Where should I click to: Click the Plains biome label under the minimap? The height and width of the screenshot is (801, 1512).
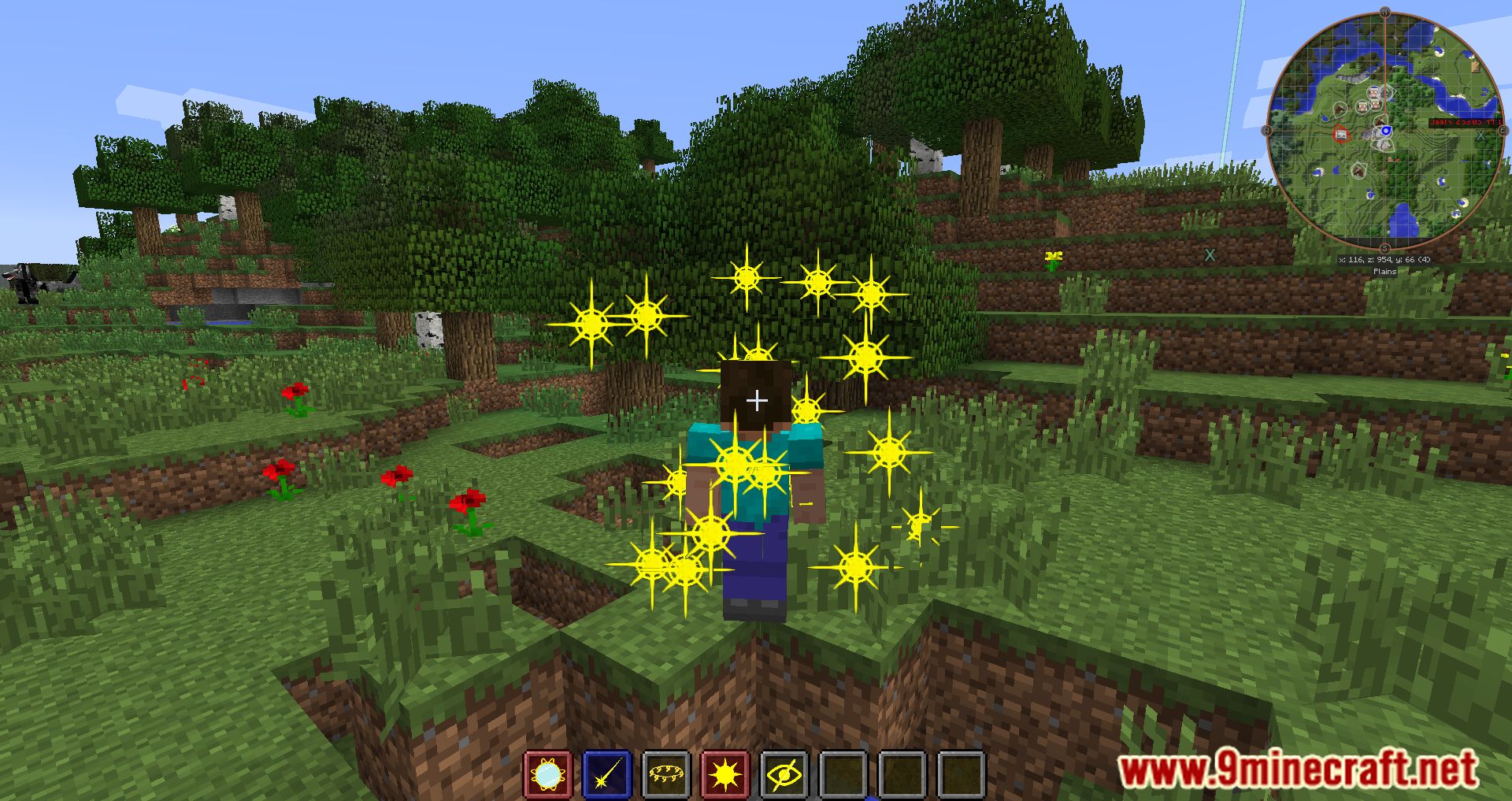1384,271
